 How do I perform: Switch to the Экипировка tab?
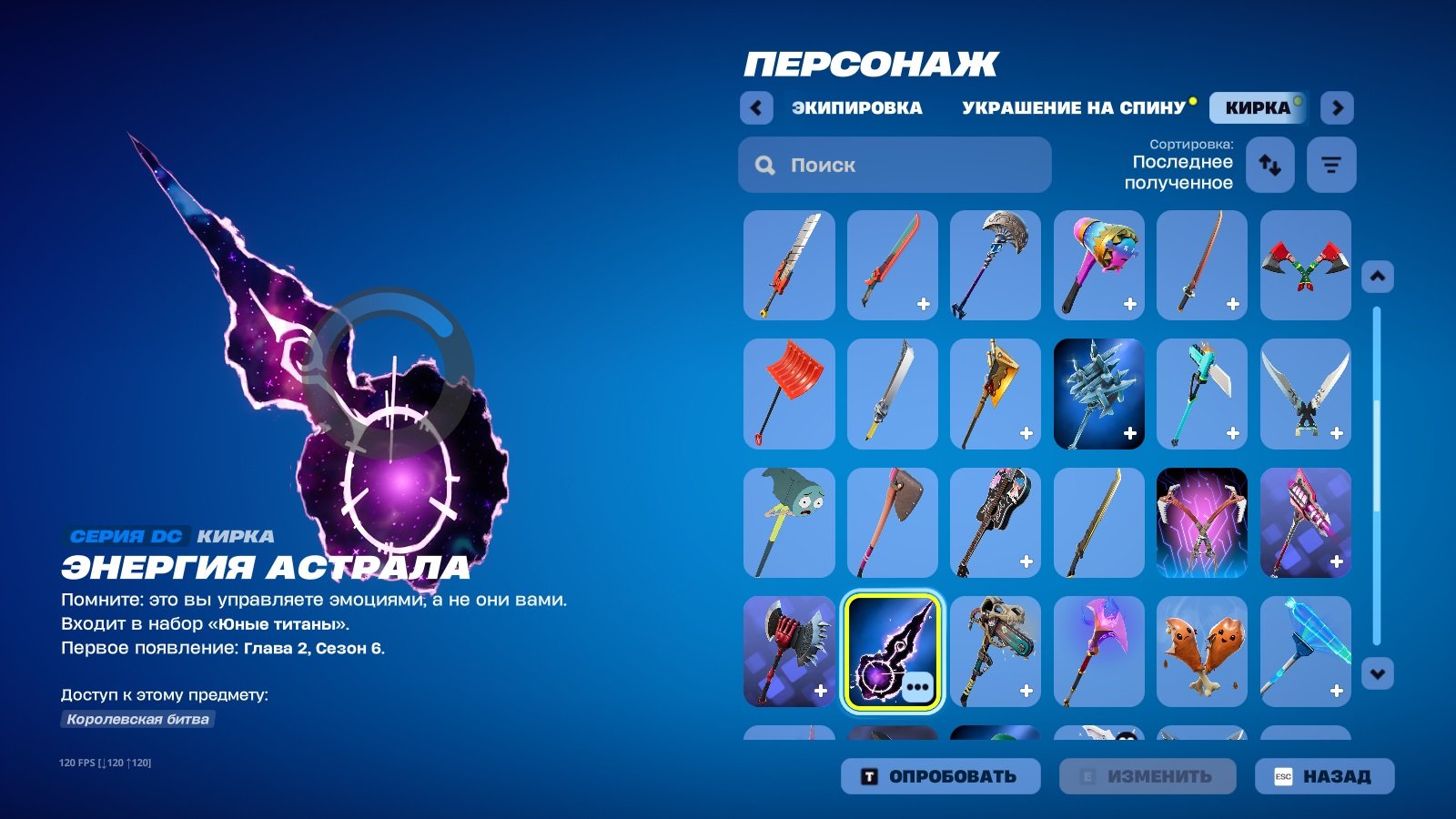[x=857, y=107]
